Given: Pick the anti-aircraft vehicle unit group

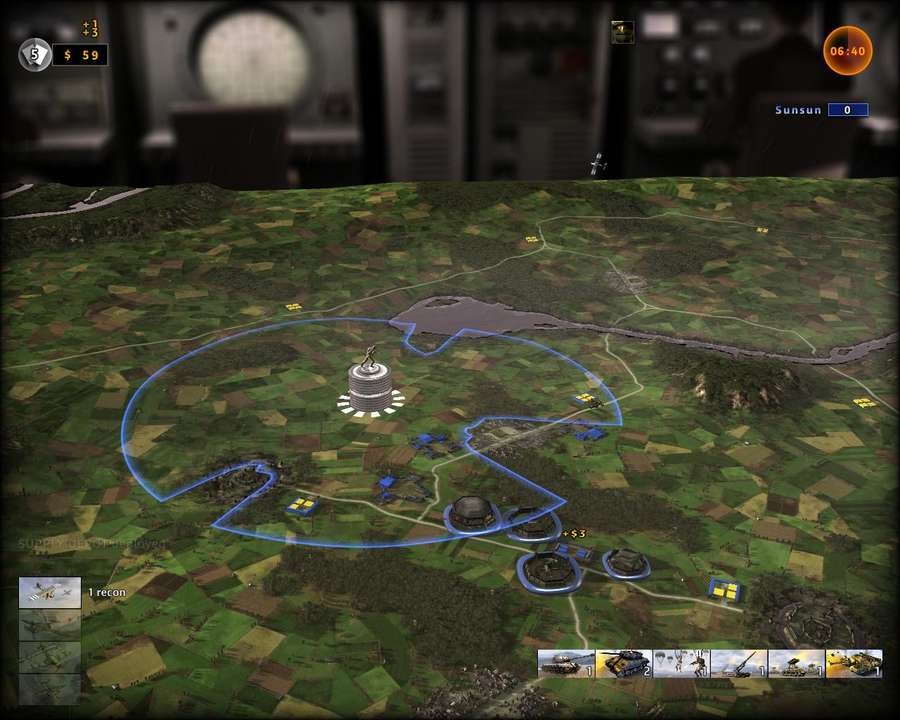Looking at the screenshot, I should (796, 664).
